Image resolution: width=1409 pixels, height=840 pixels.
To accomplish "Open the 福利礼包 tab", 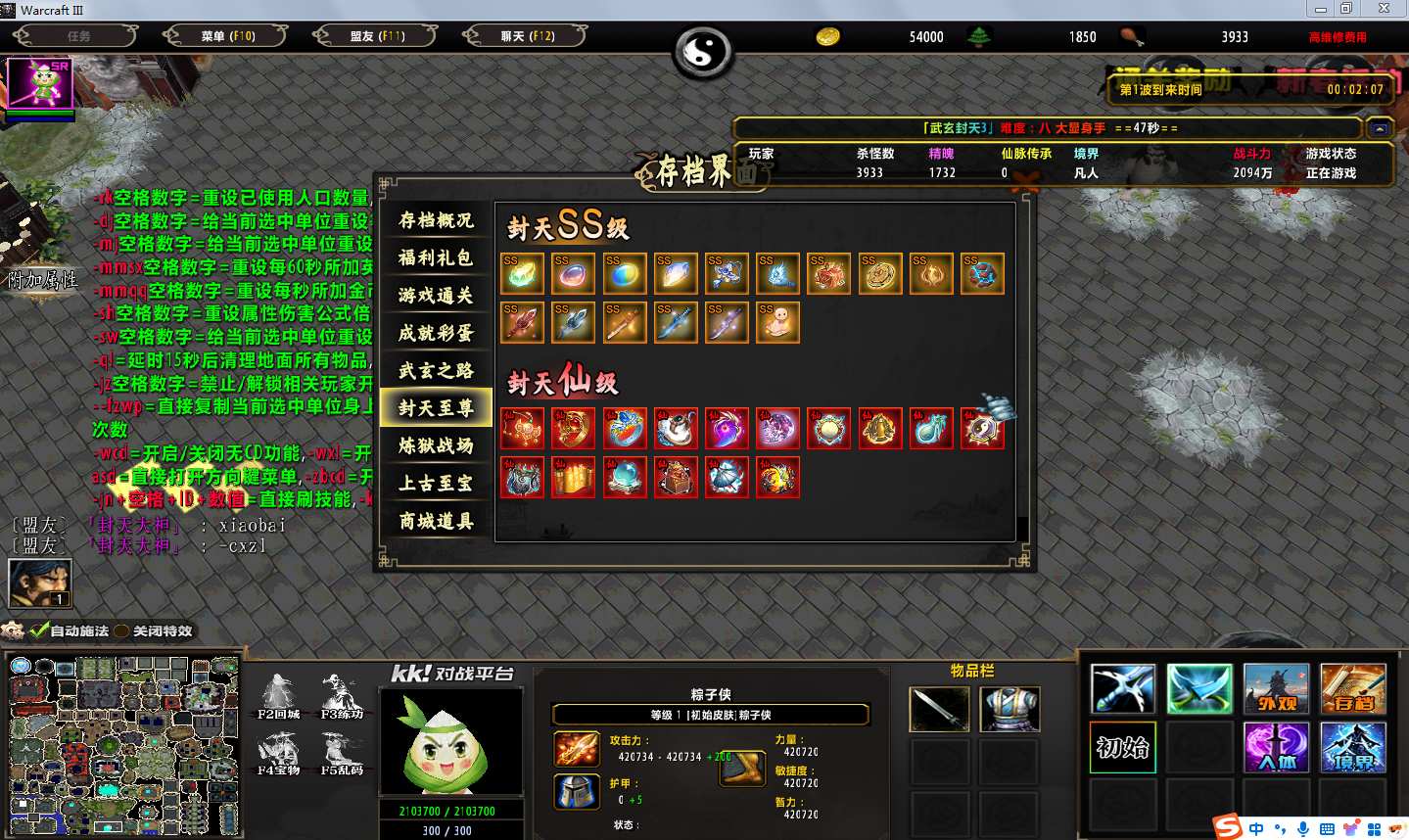I will (436, 257).
